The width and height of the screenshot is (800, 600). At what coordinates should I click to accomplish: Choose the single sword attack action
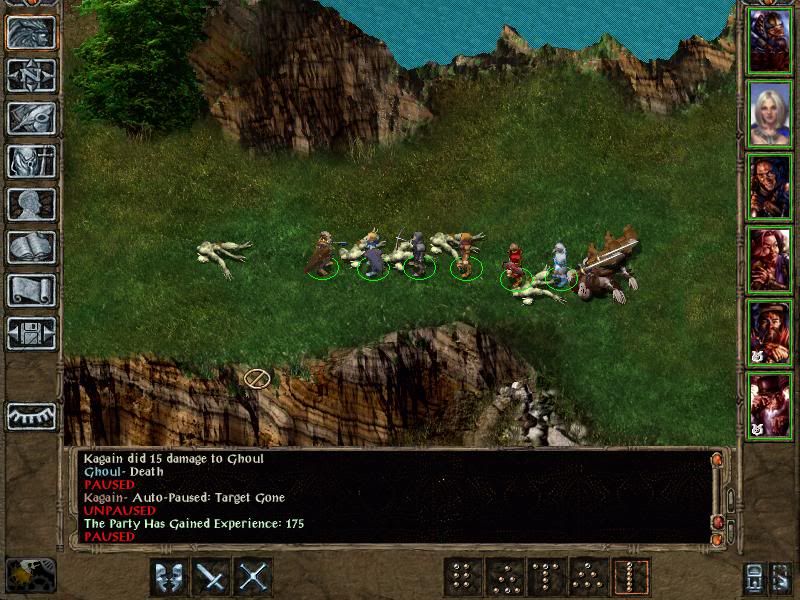pos(211,577)
